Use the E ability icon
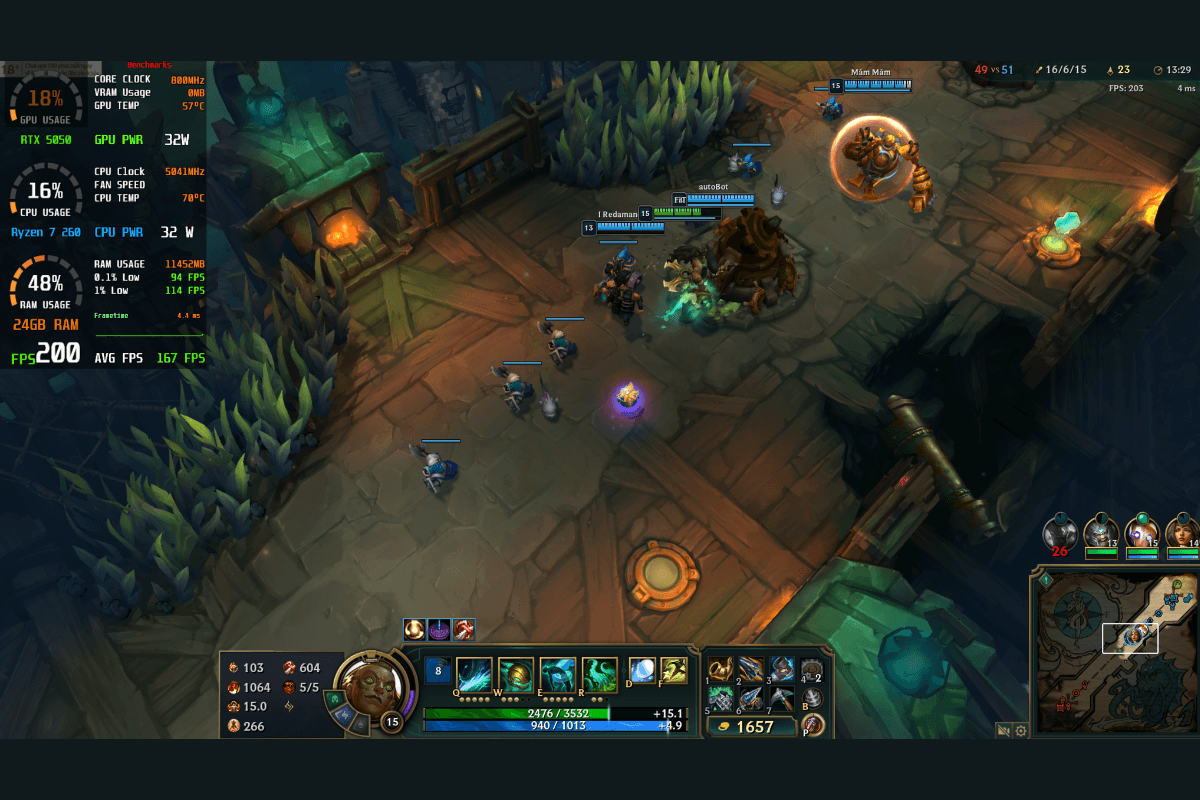 click(557, 675)
